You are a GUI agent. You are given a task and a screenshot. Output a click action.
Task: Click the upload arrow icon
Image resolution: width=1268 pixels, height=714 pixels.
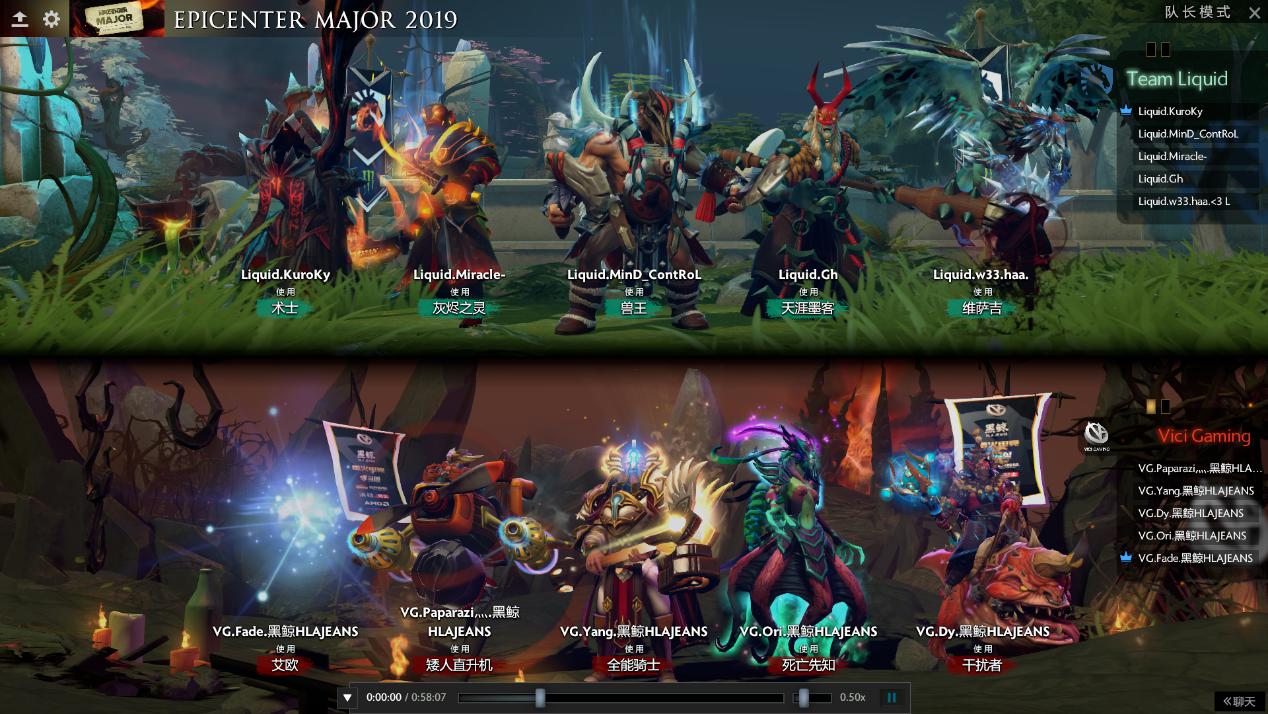pyautogui.click(x=20, y=19)
